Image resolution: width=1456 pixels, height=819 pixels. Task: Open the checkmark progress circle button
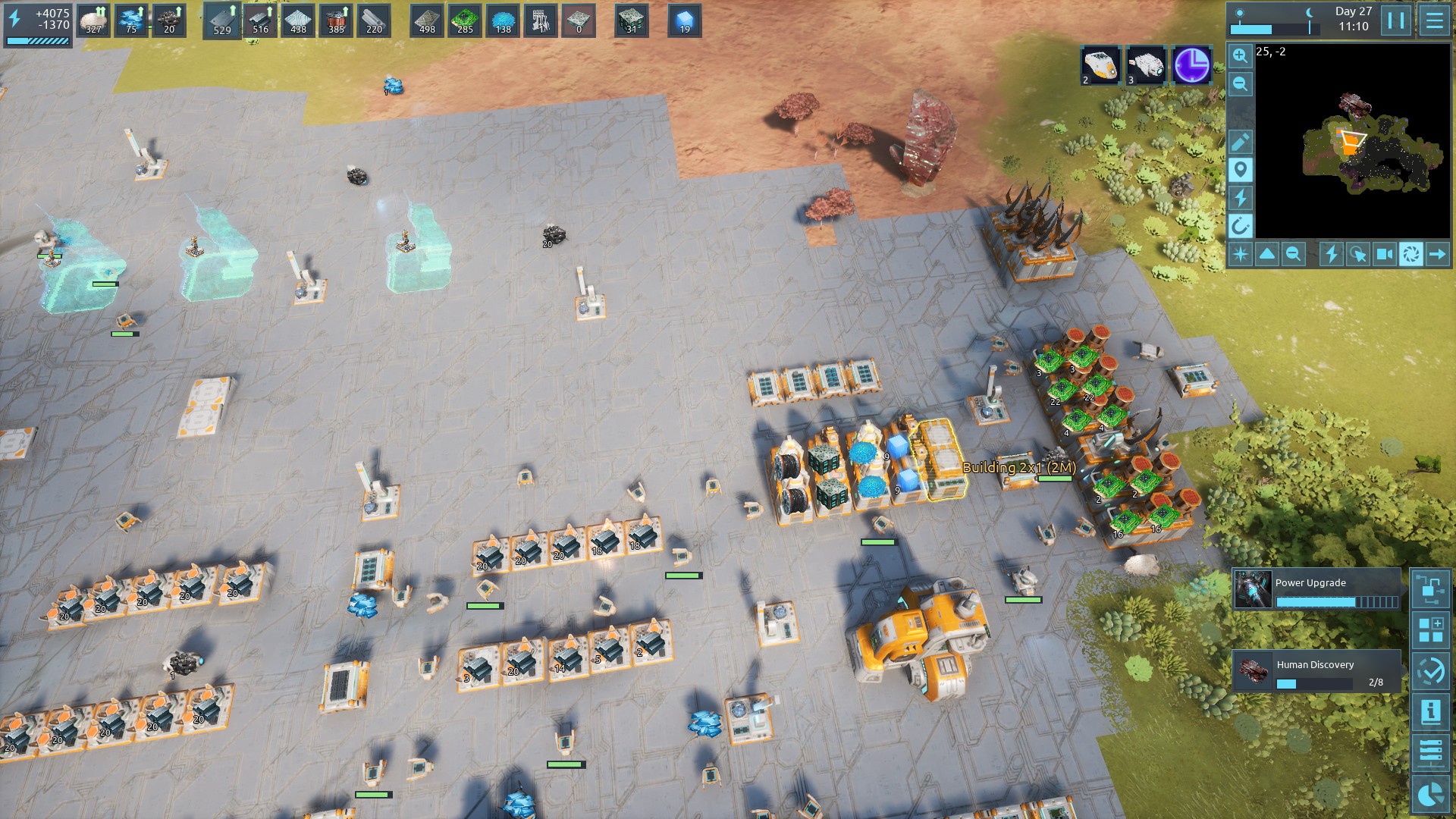click(1430, 671)
